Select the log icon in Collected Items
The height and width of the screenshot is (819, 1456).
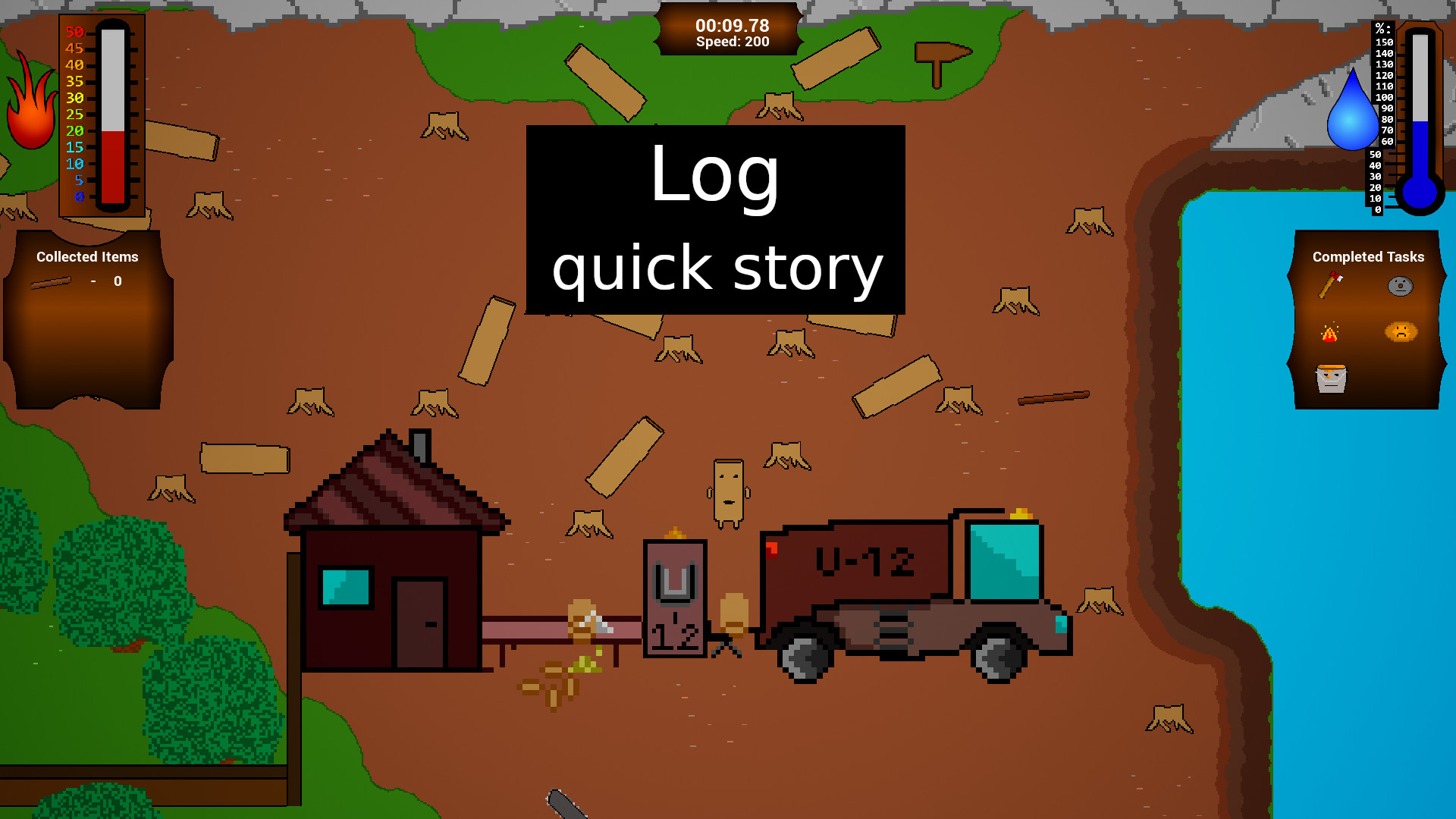coord(49,283)
